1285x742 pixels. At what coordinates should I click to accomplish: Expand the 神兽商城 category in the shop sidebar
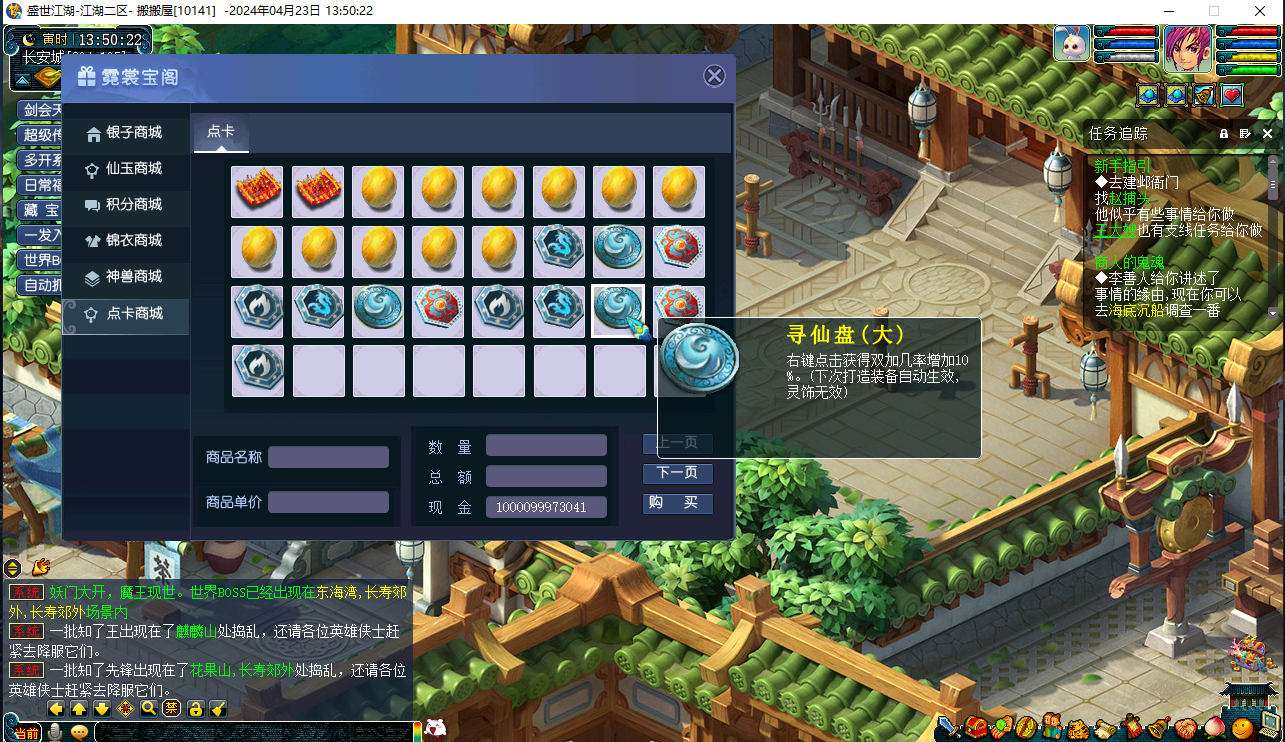coord(125,278)
